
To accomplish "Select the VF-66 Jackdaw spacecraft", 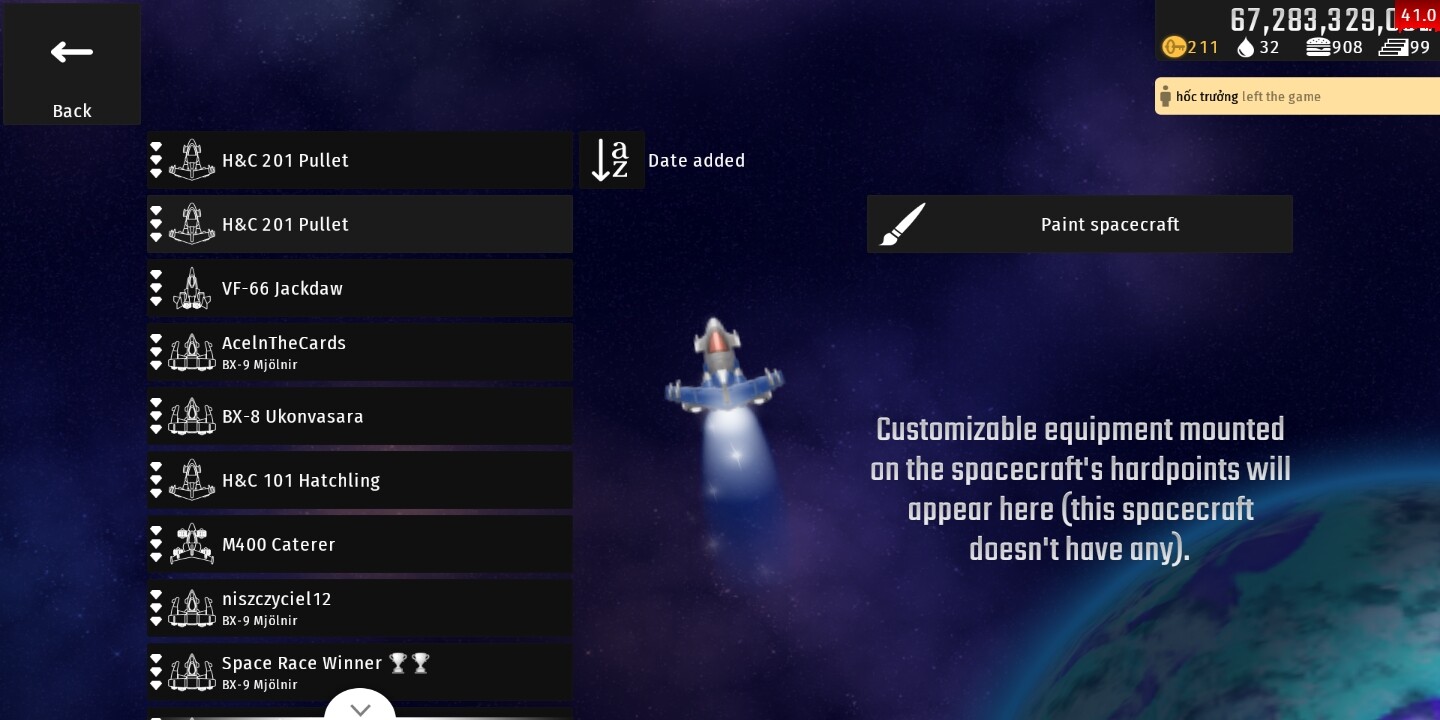I will pyautogui.click(x=360, y=288).
